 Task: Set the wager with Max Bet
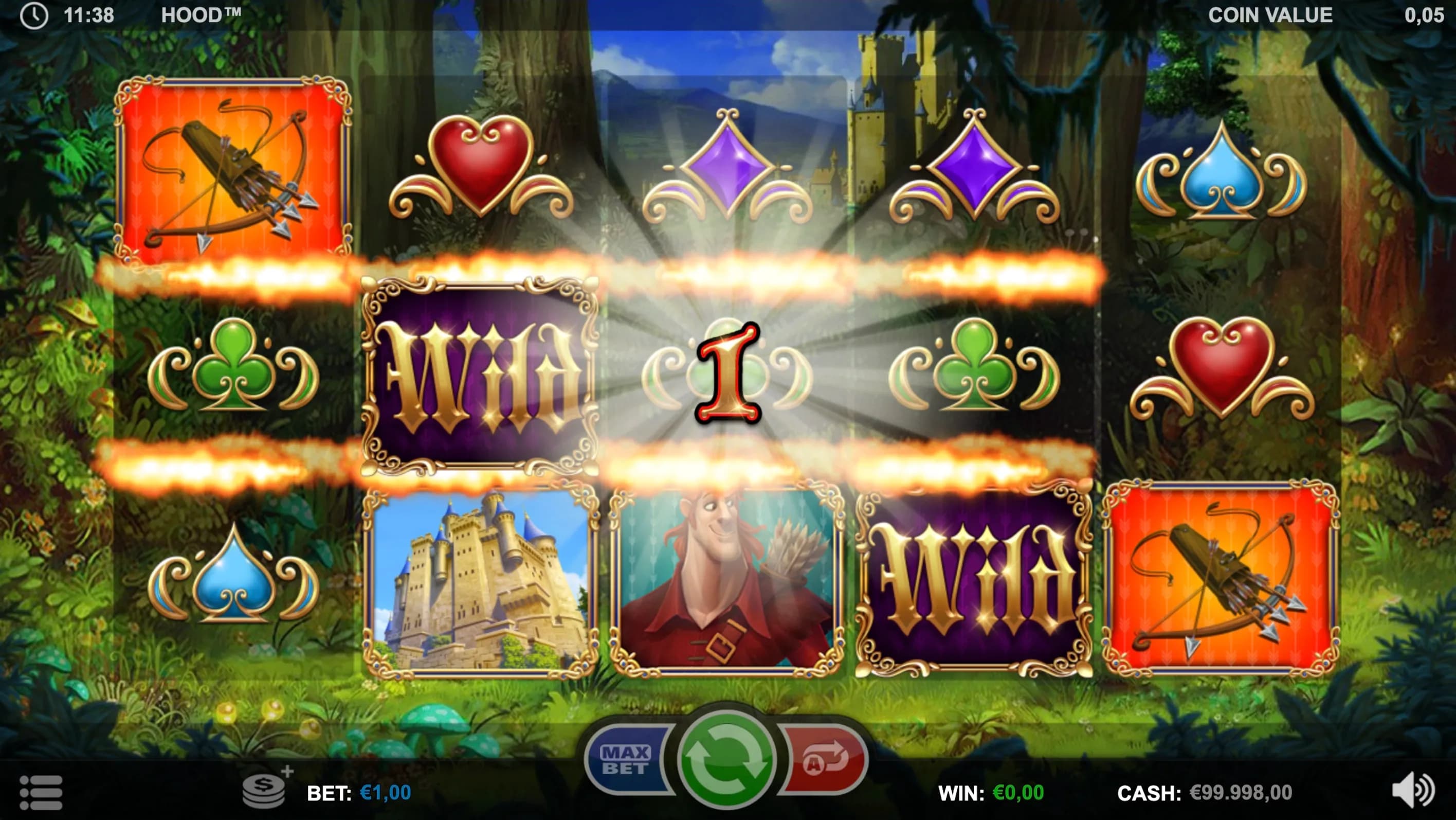pyautogui.click(x=626, y=759)
